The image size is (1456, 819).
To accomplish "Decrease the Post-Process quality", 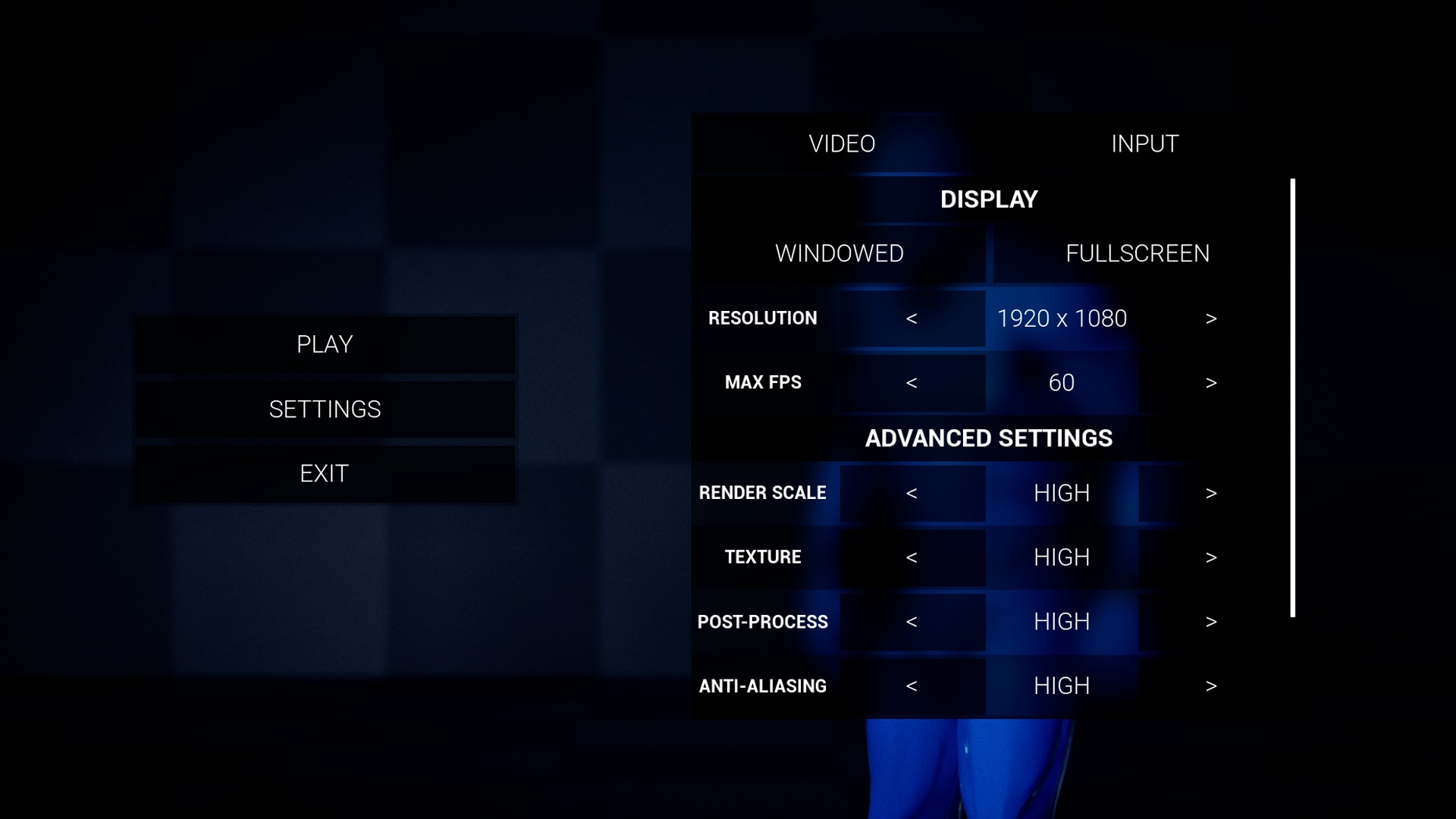I will (x=912, y=622).
